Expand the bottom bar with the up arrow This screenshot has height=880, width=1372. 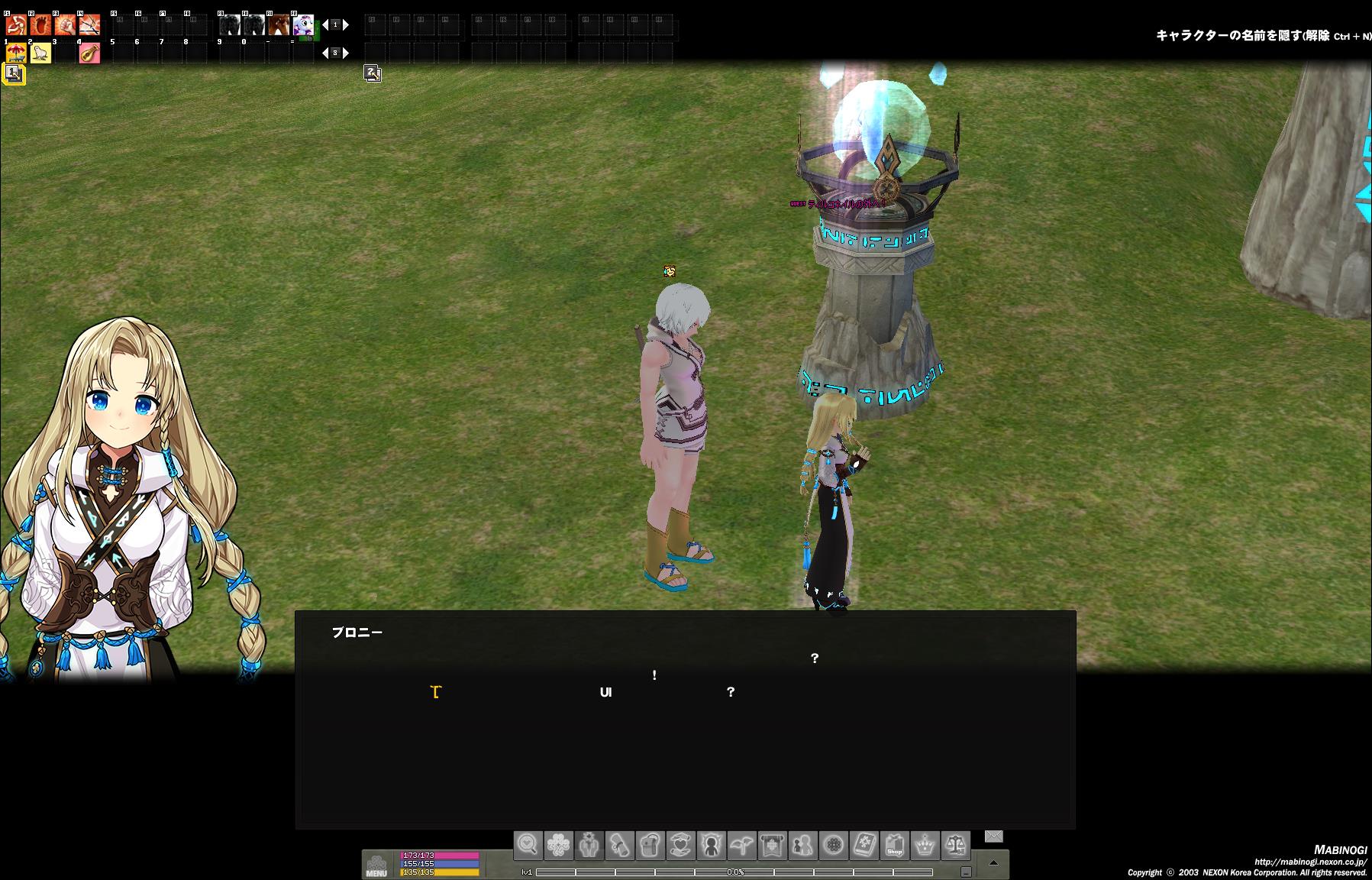(993, 863)
